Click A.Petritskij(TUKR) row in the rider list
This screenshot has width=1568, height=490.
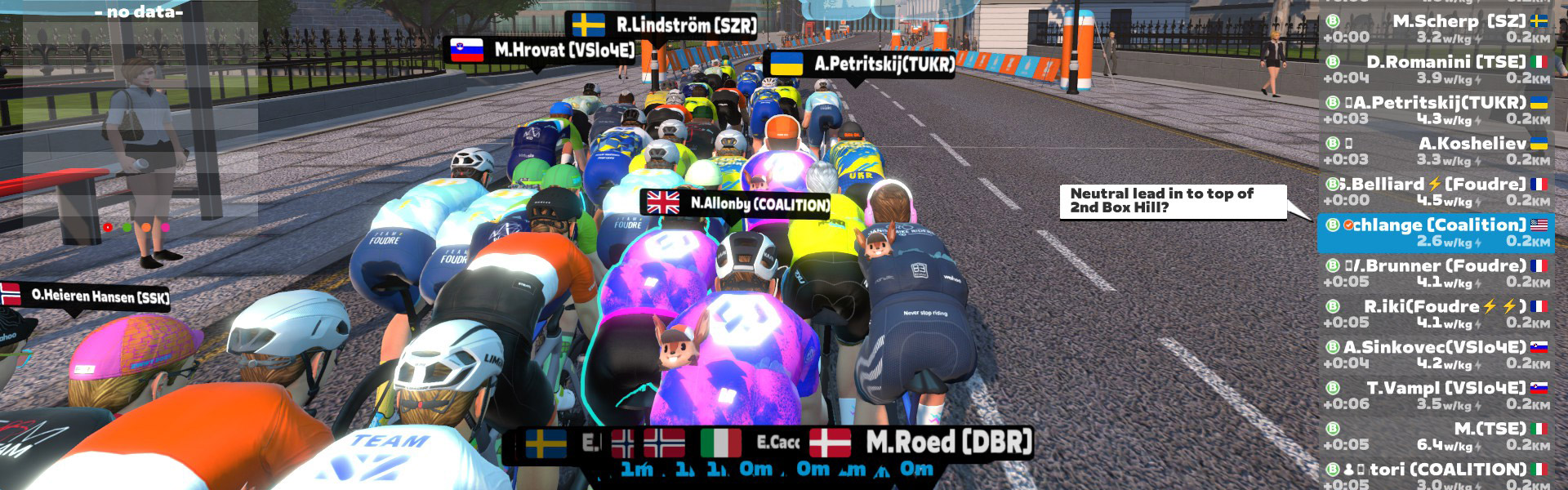tap(1437, 110)
